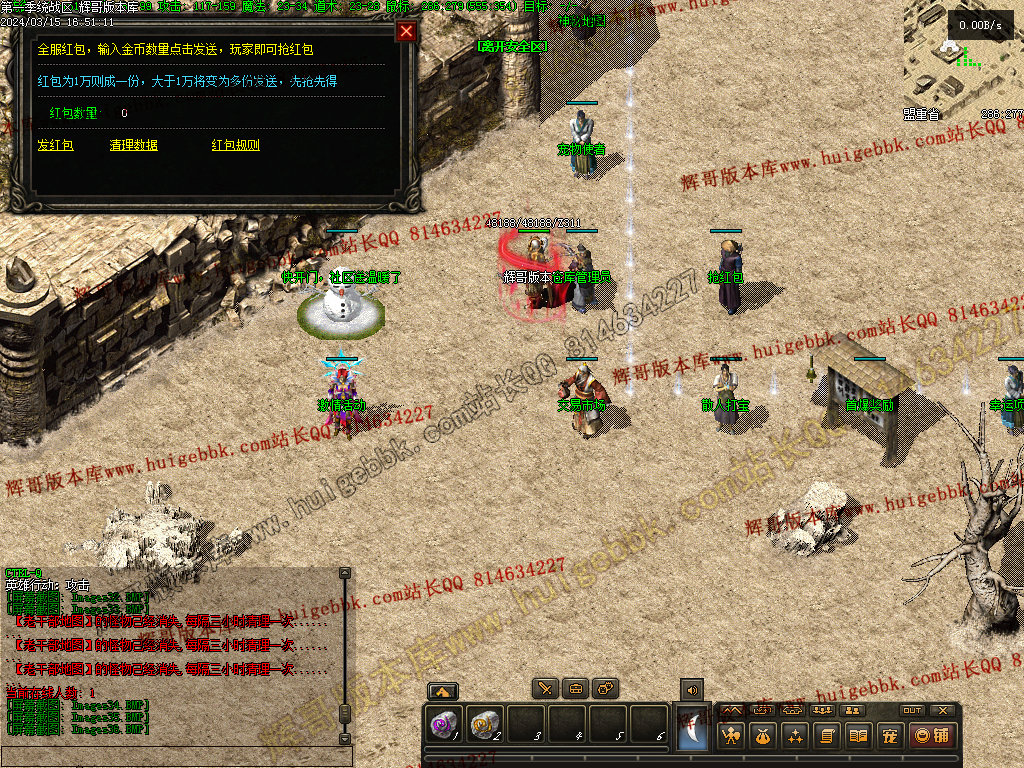1024x768 pixels.
Task: Choose the 清理数据 clear data link
Action: 133,145
